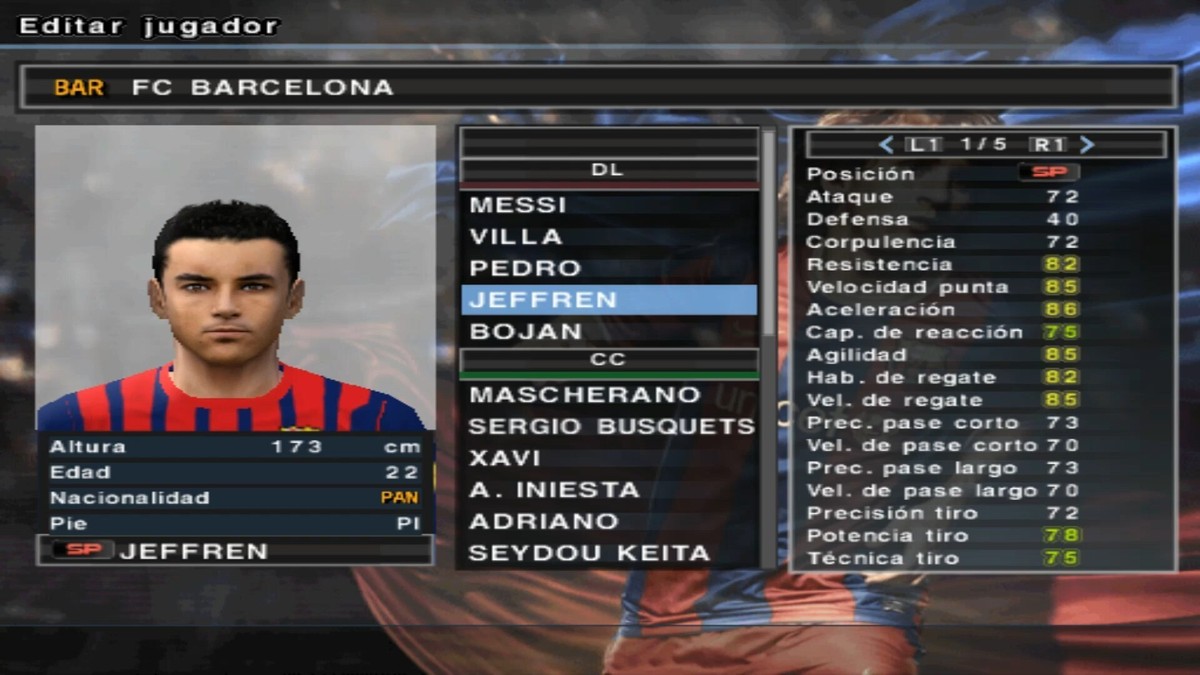Select Messi in the player list
Image resolution: width=1200 pixels, height=675 pixels.
point(518,205)
